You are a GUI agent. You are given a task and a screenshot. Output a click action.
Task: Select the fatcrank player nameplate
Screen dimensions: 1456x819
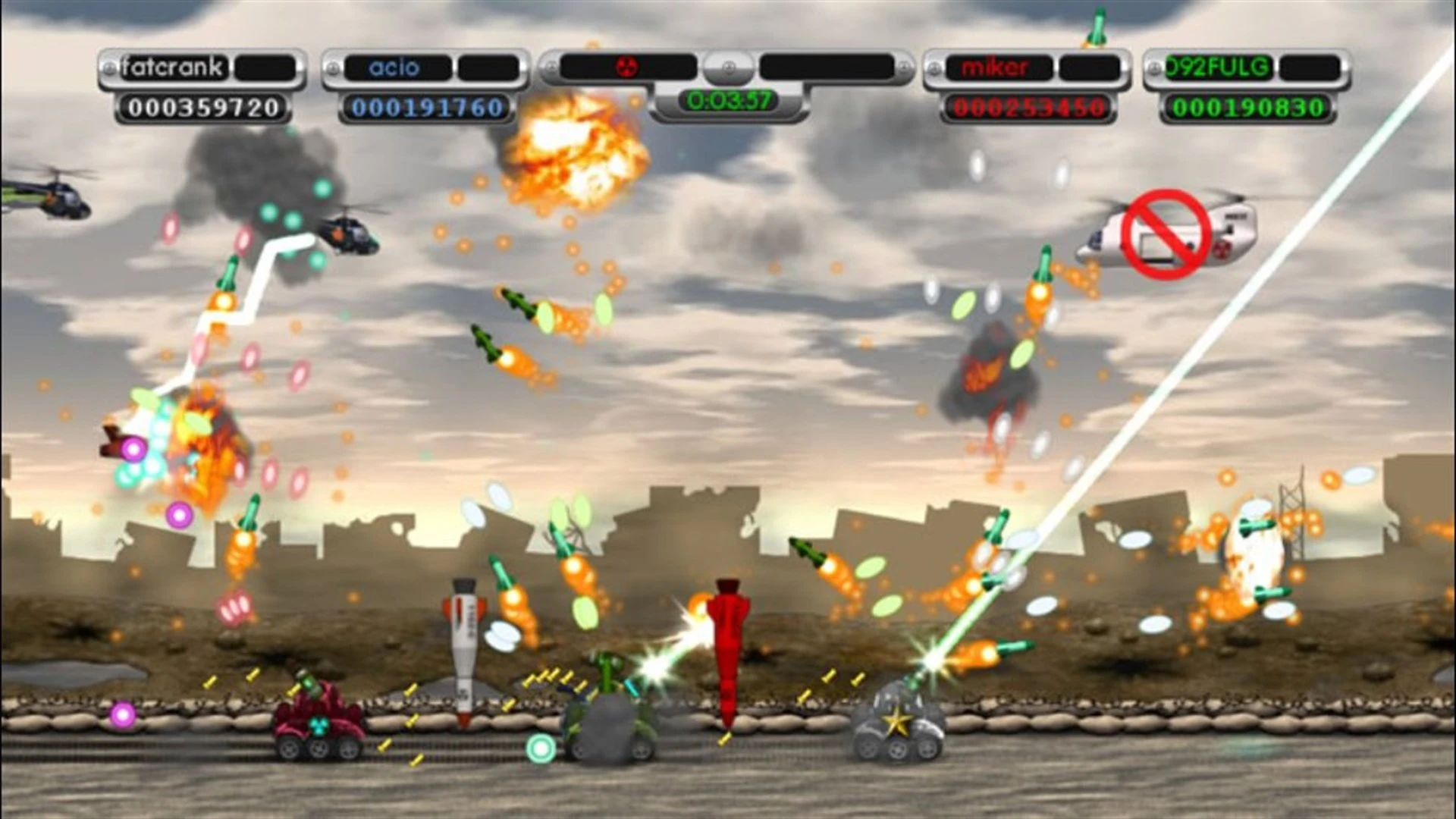[173, 67]
